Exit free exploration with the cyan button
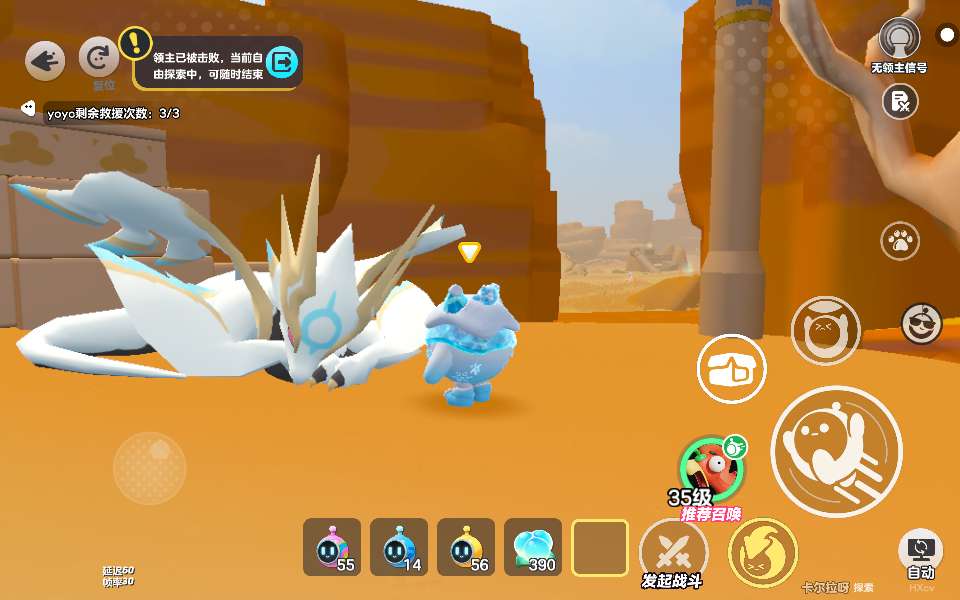Viewport: 960px width, 600px height. (283, 62)
